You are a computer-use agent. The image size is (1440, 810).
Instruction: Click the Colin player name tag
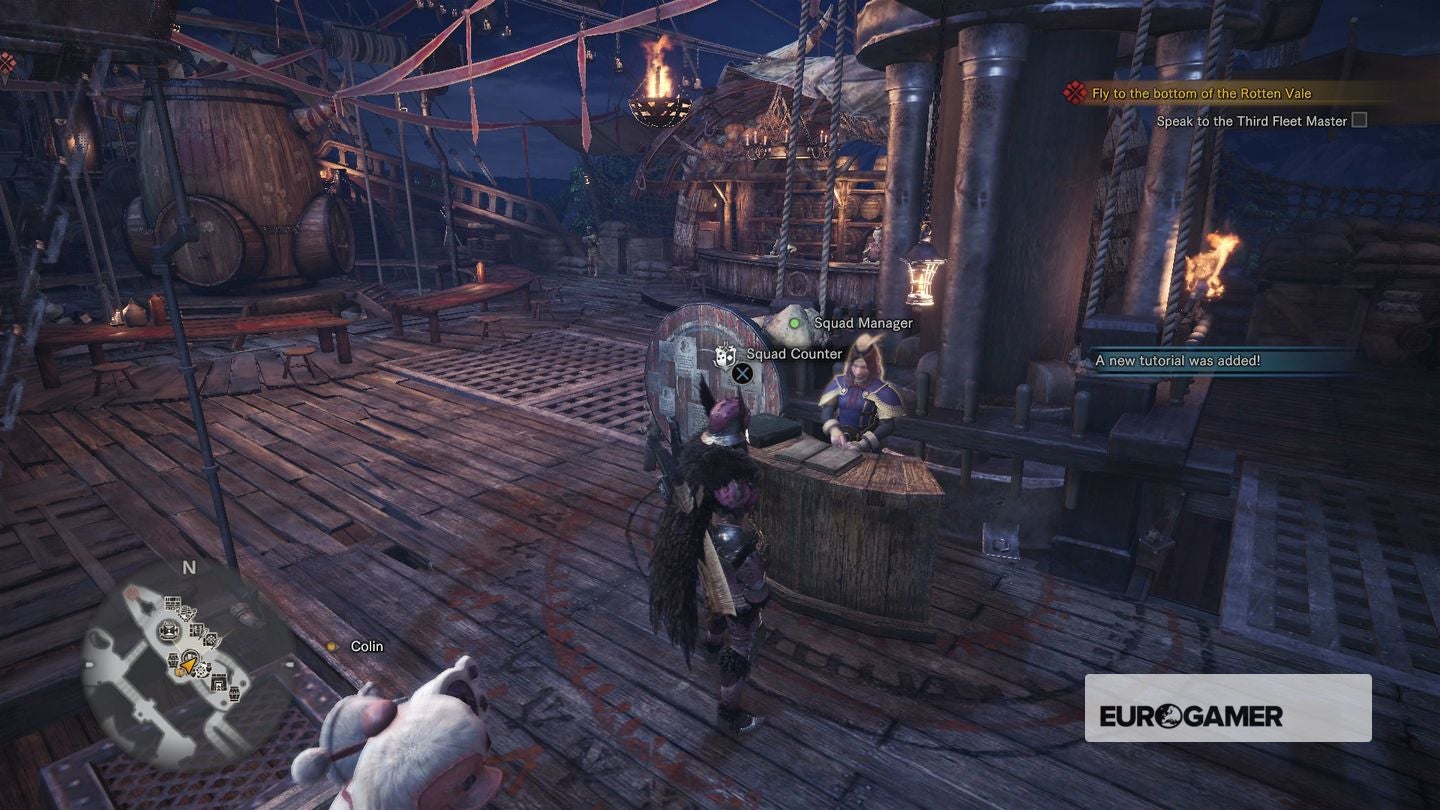366,647
